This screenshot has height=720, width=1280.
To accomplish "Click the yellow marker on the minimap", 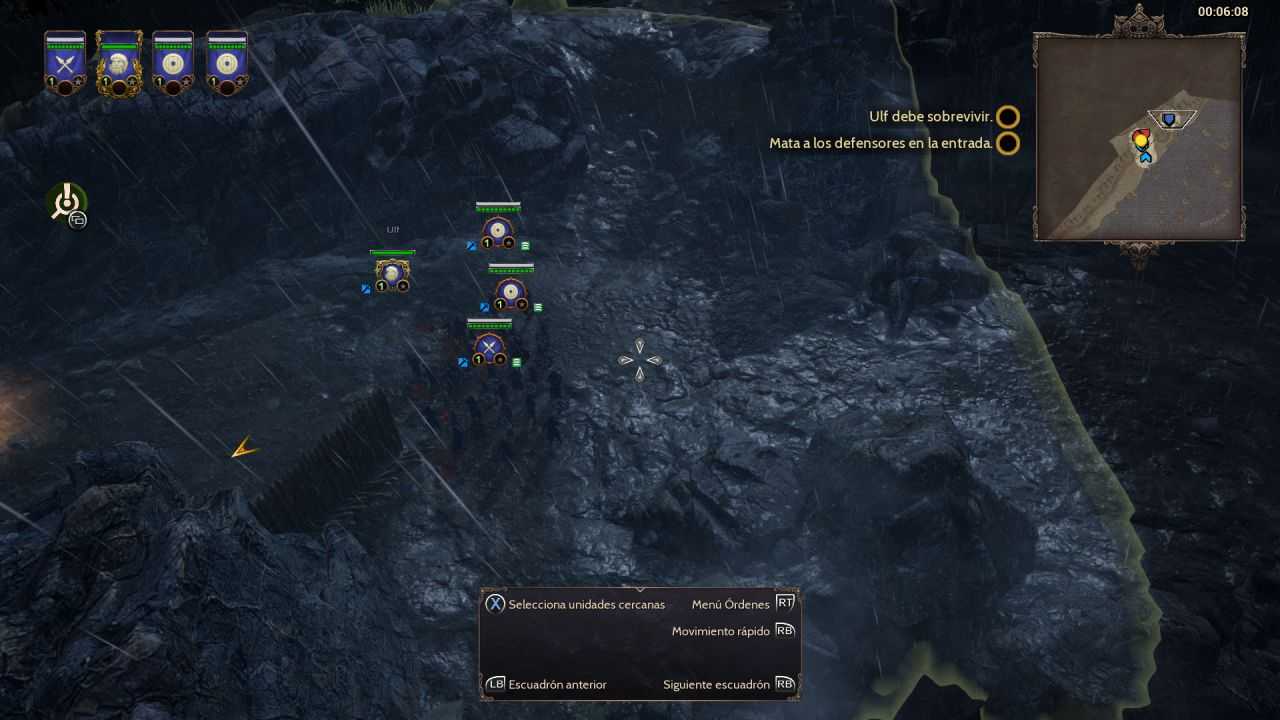I will (1140, 141).
